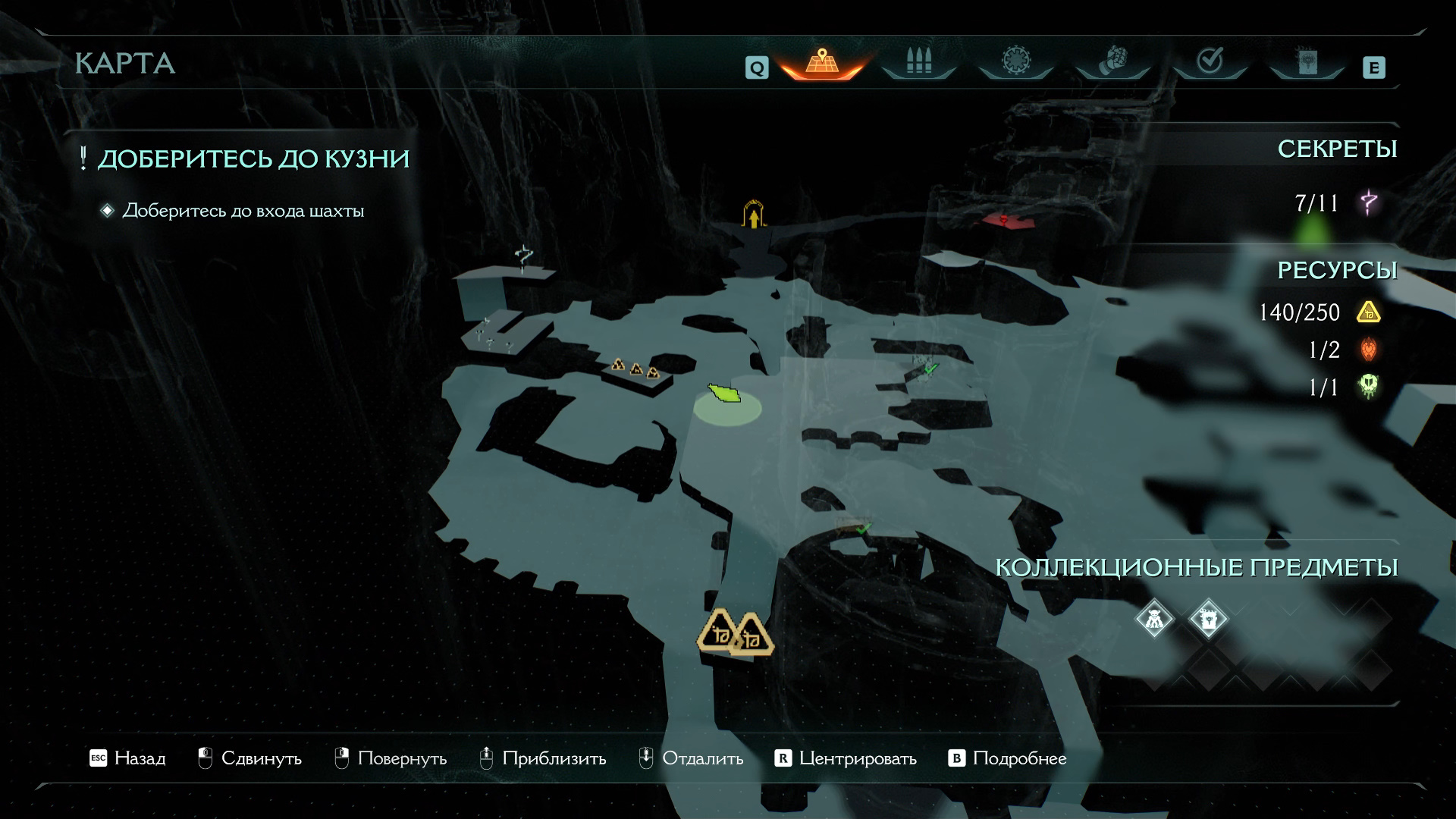Click the "Доберитесь до кузни" objective title

(x=253, y=159)
